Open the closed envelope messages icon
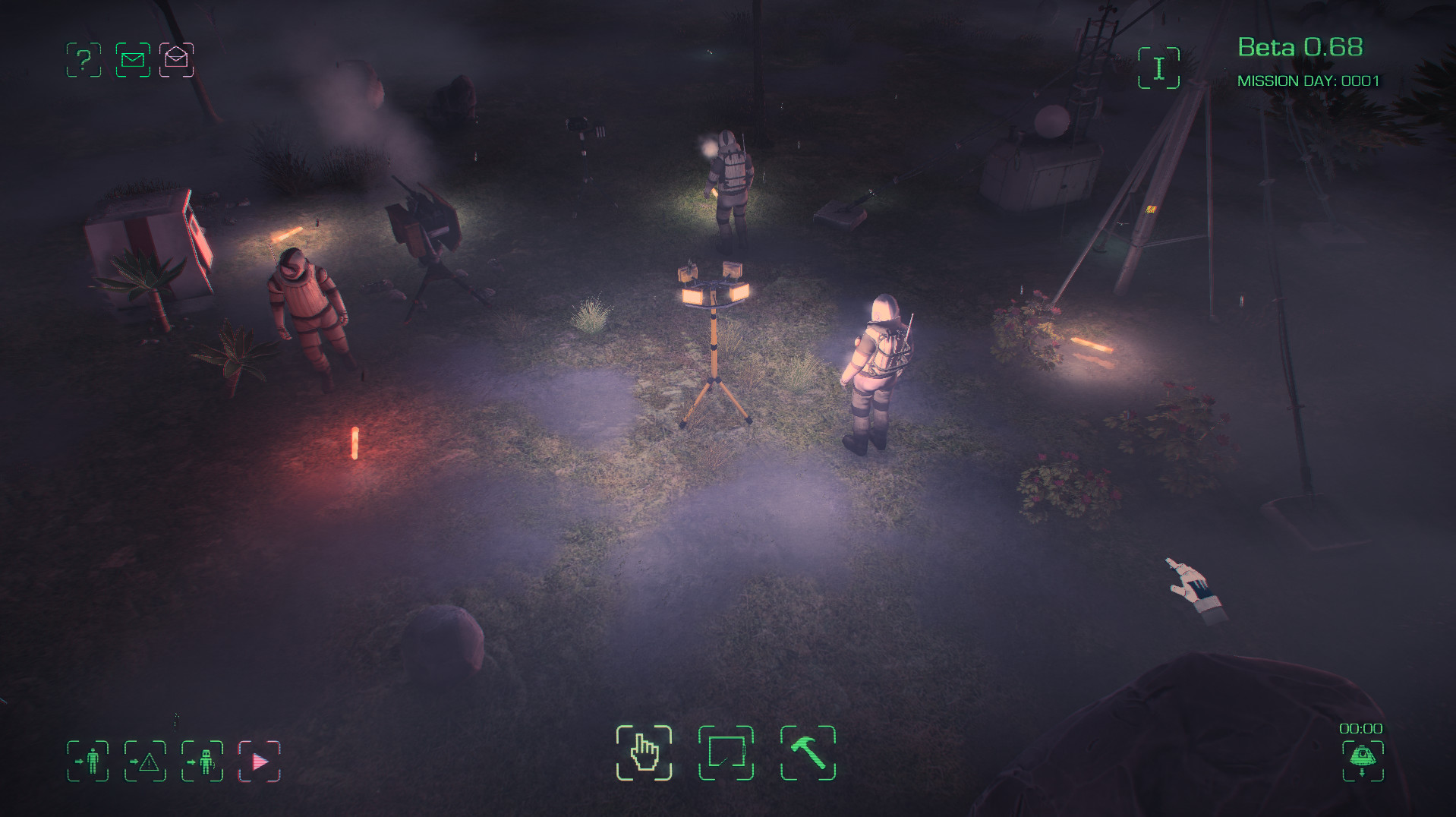 (x=133, y=60)
